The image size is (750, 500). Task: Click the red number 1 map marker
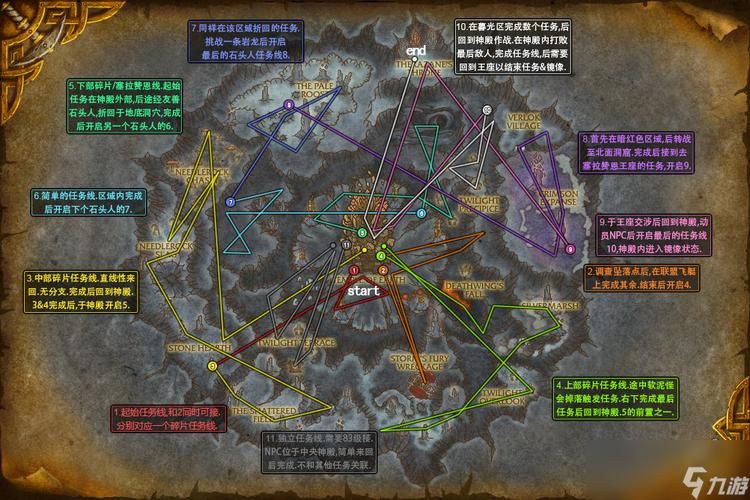tap(354, 270)
